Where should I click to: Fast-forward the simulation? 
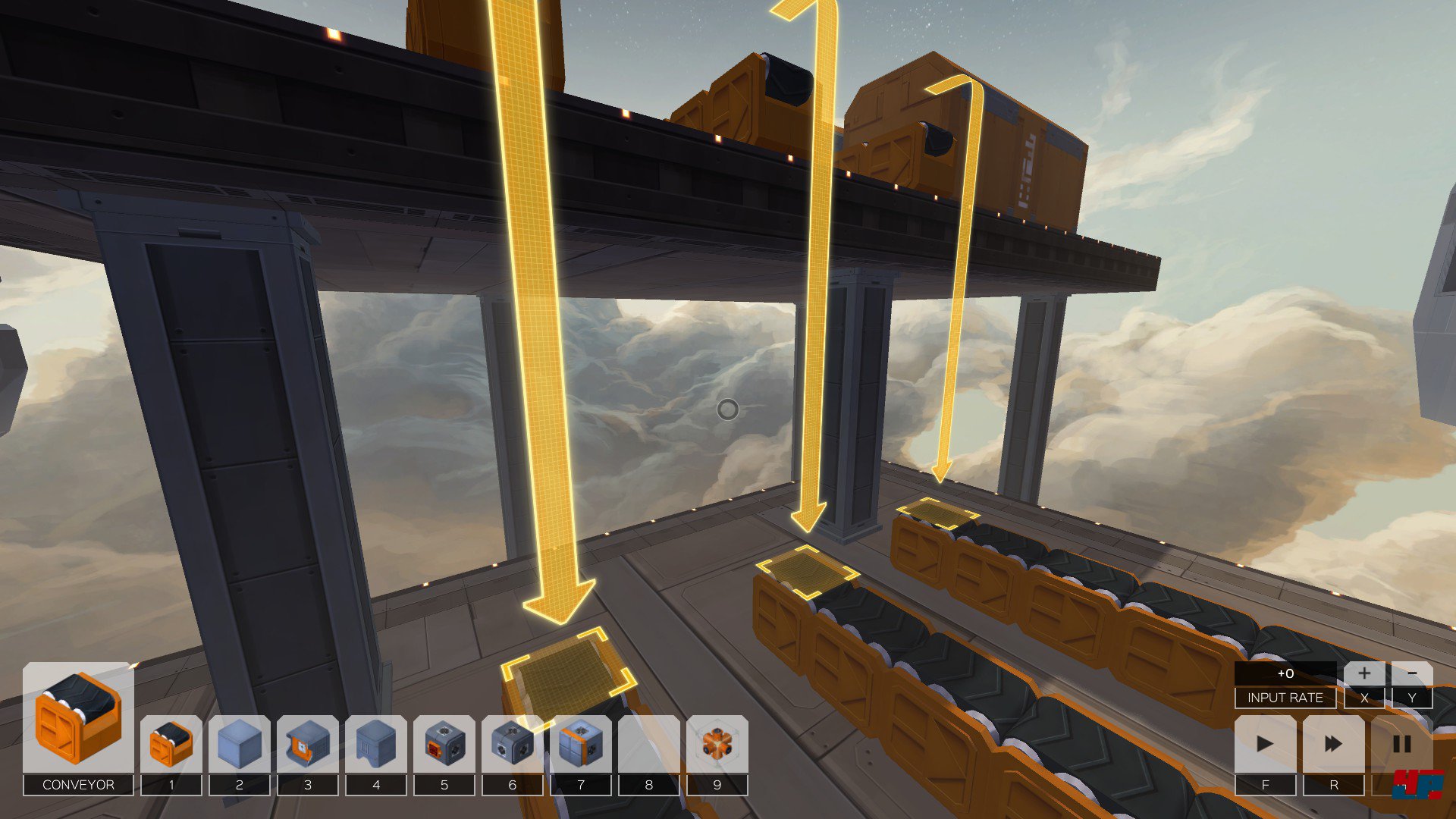coord(1333,744)
